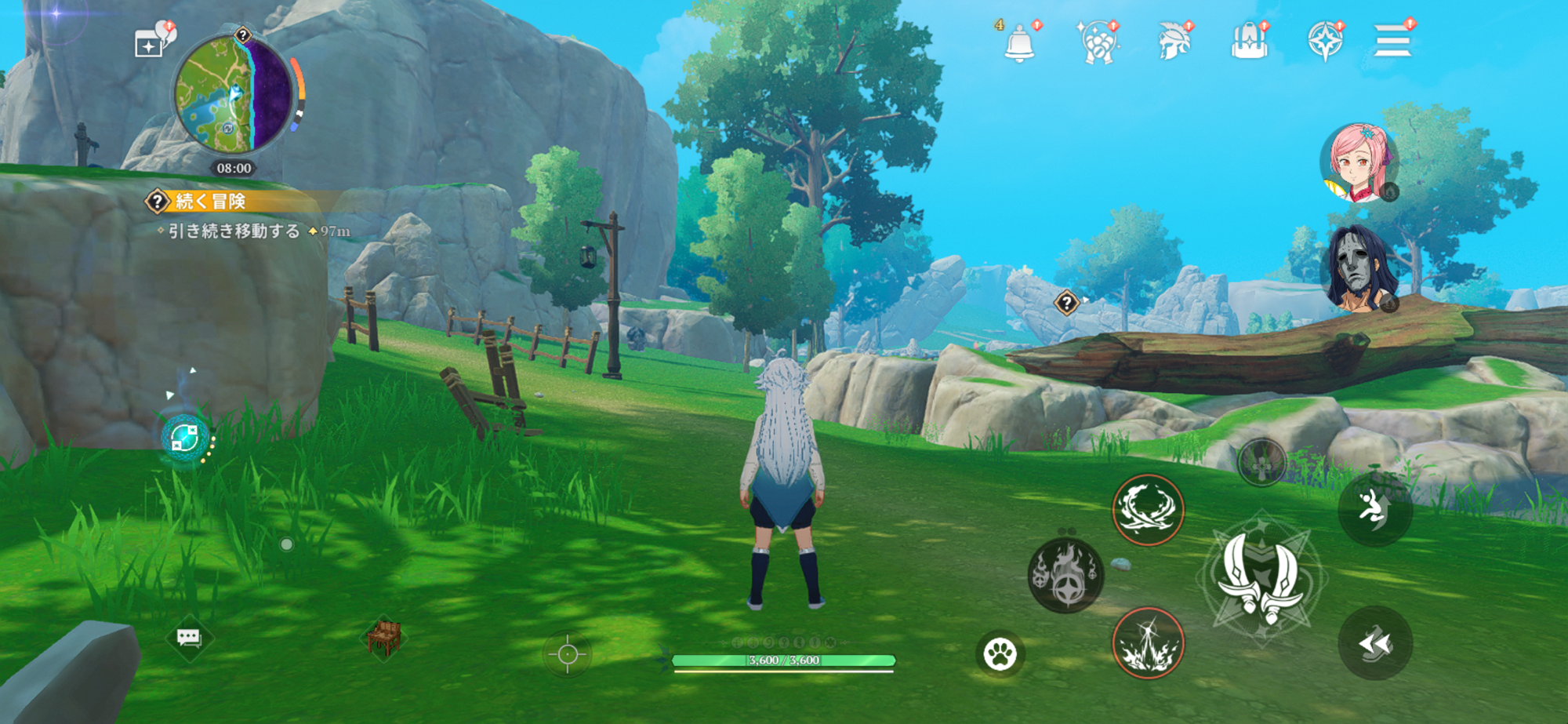Viewport: 1568px width, 724px height.
Task: Tap the double-arrow dash button
Action: tap(1375, 643)
